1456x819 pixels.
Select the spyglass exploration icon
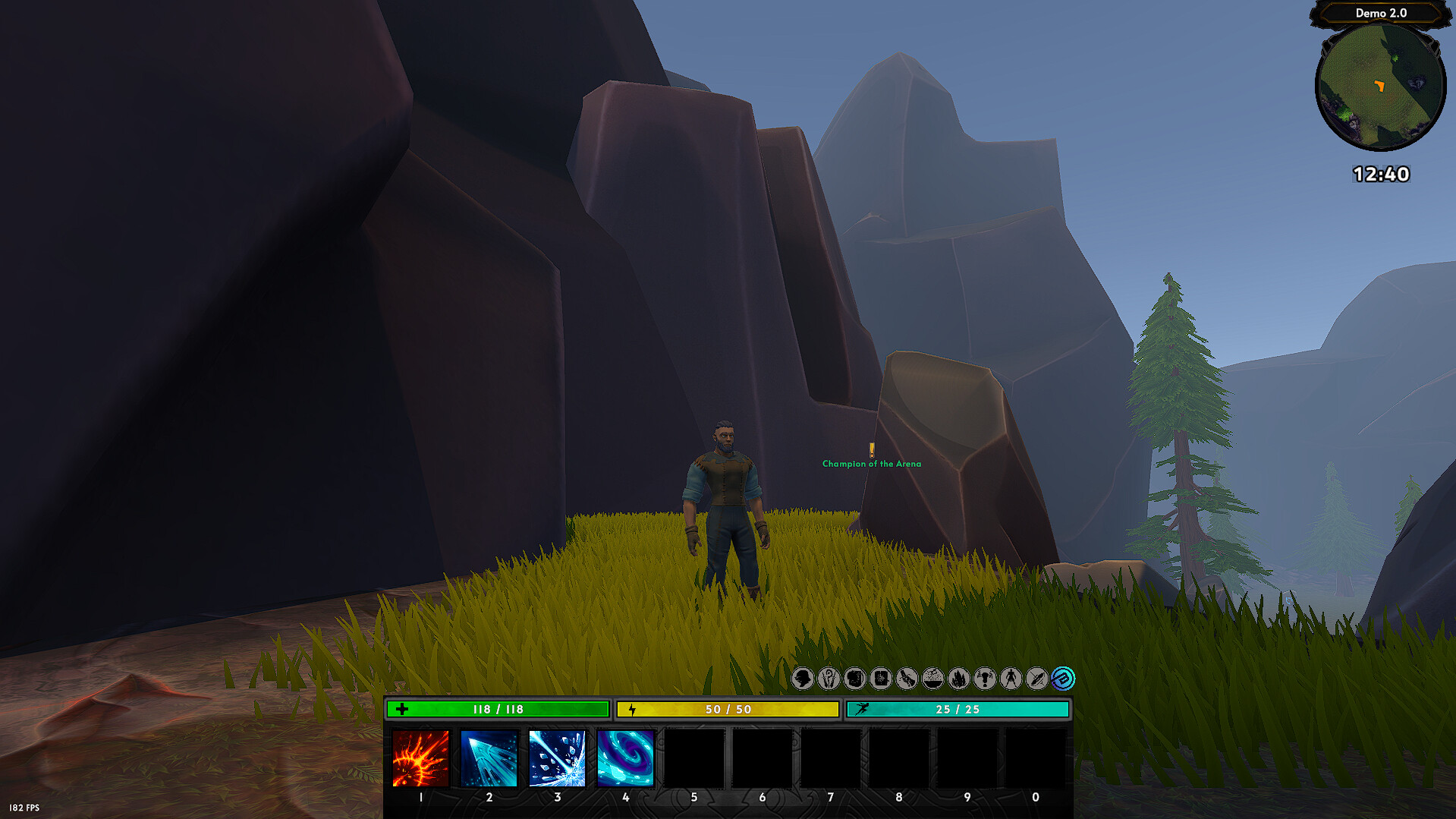906,680
